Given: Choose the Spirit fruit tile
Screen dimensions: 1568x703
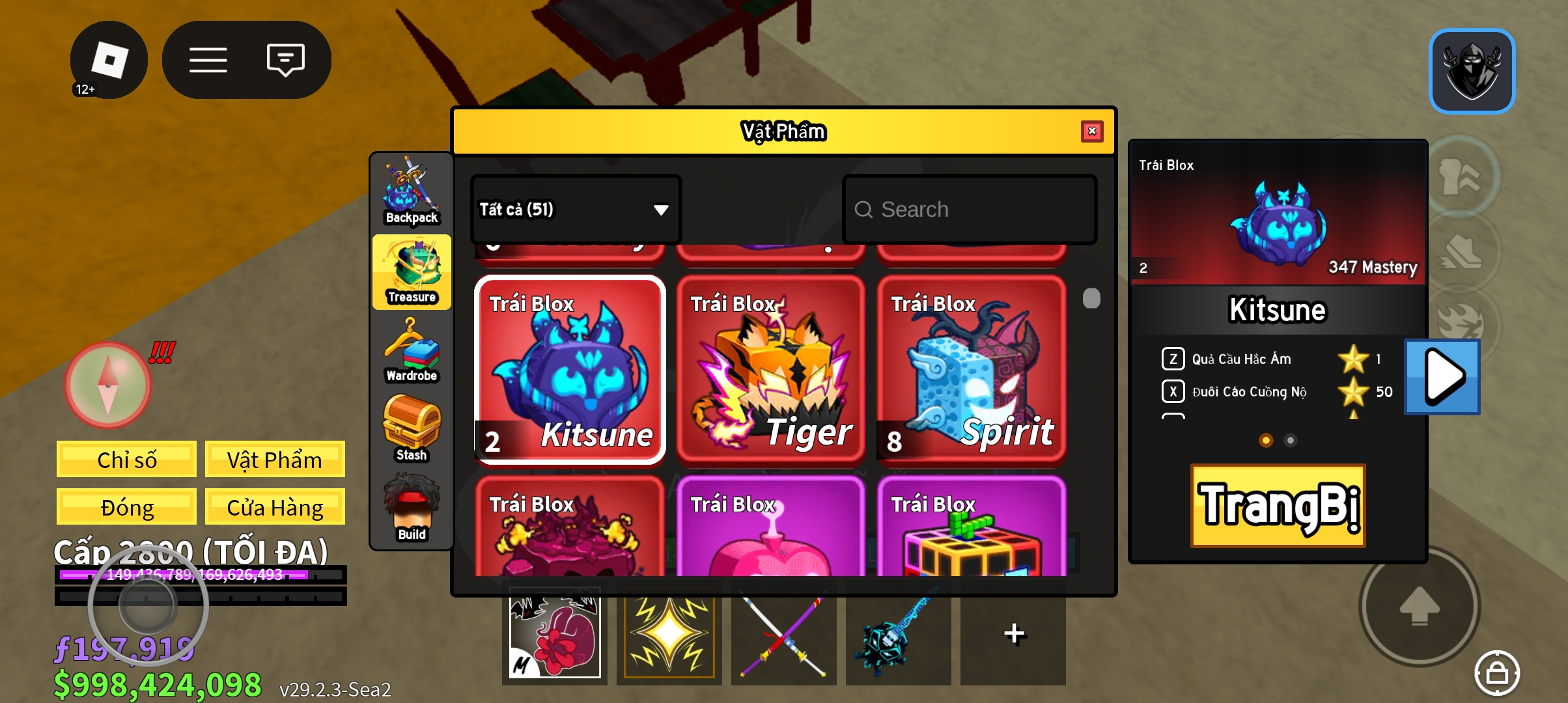Looking at the screenshot, I should click(x=971, y=370).
